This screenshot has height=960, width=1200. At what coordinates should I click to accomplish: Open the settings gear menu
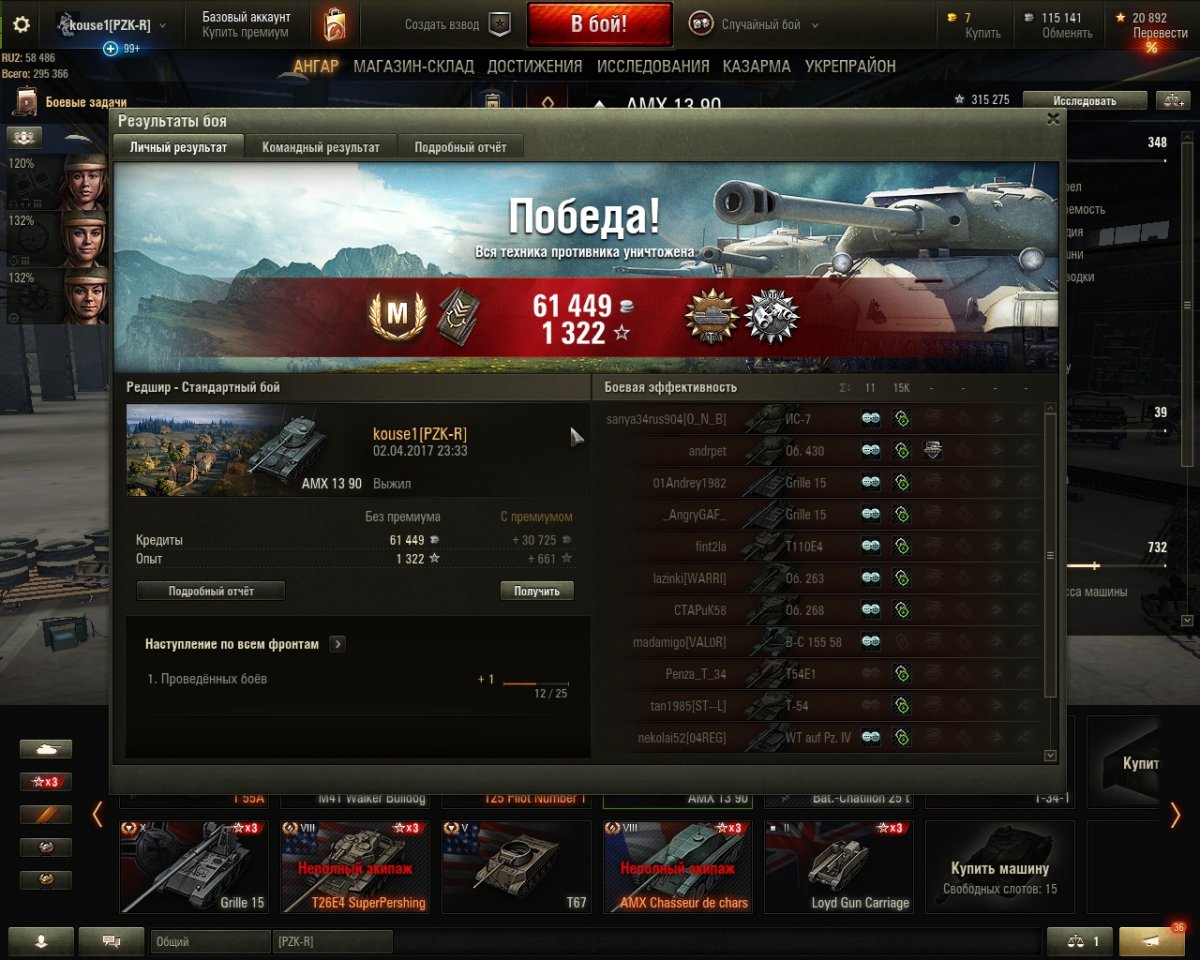(21, 25)
